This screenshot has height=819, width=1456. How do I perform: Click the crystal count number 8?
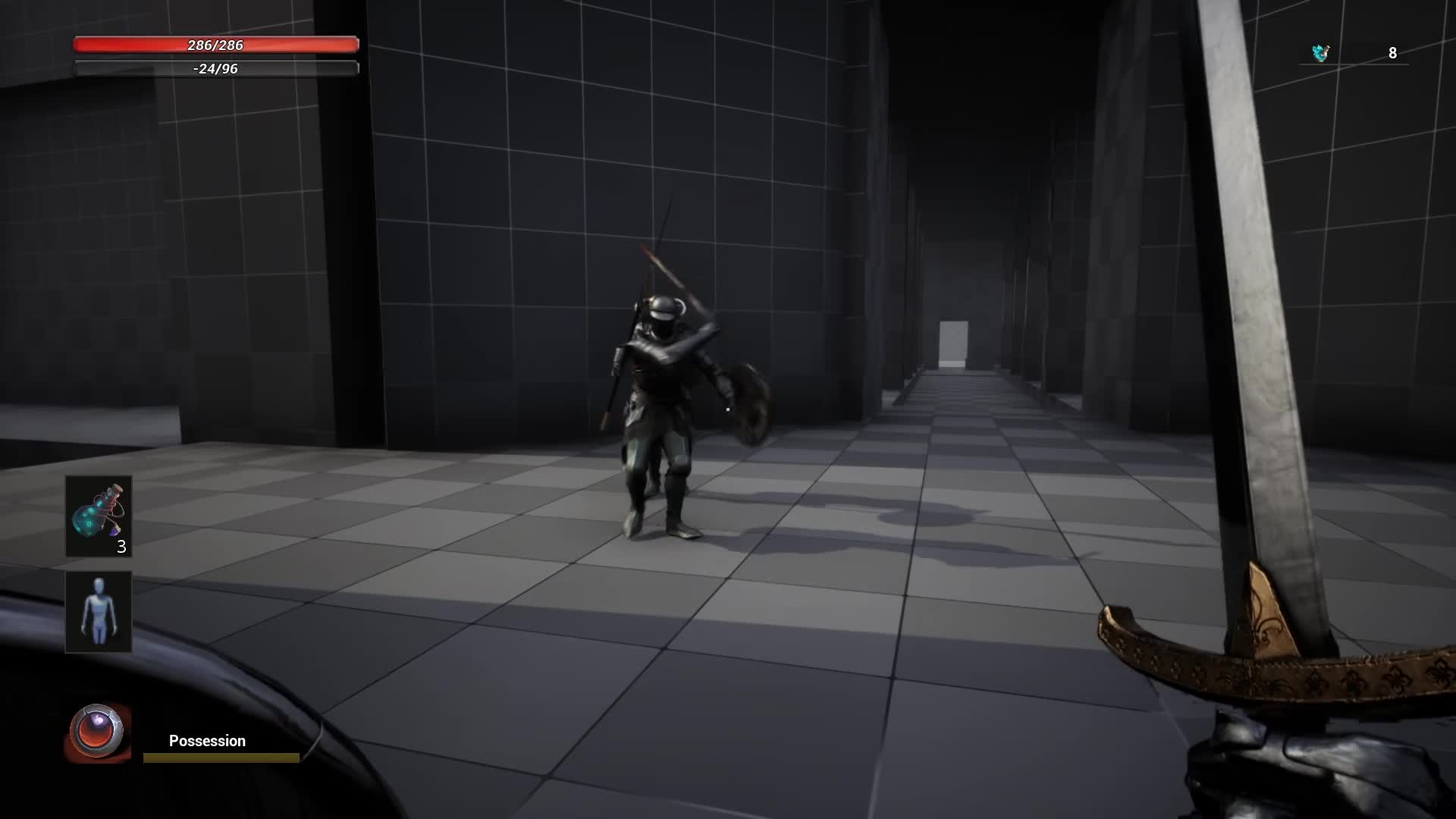1392,53
